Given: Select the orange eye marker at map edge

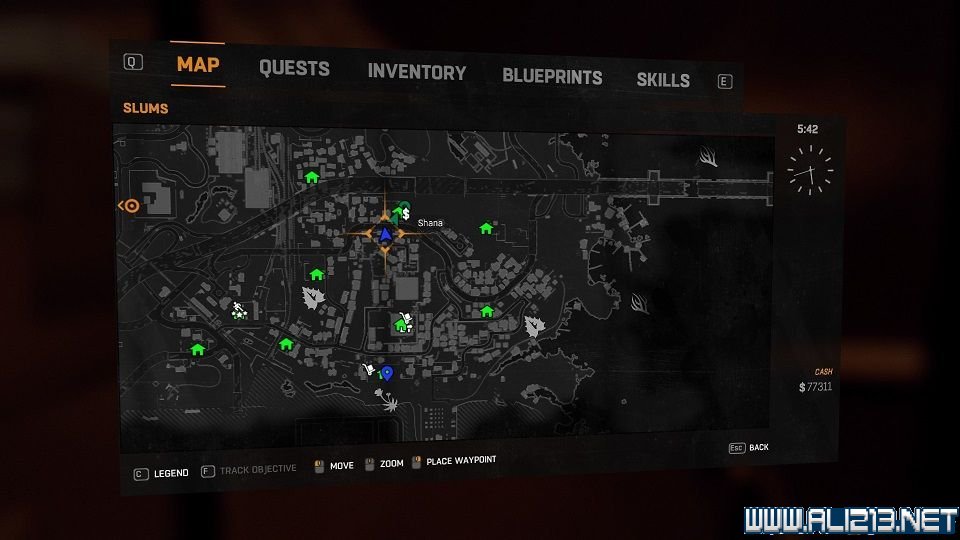Looking at the screenshot, I should (131, 206).
